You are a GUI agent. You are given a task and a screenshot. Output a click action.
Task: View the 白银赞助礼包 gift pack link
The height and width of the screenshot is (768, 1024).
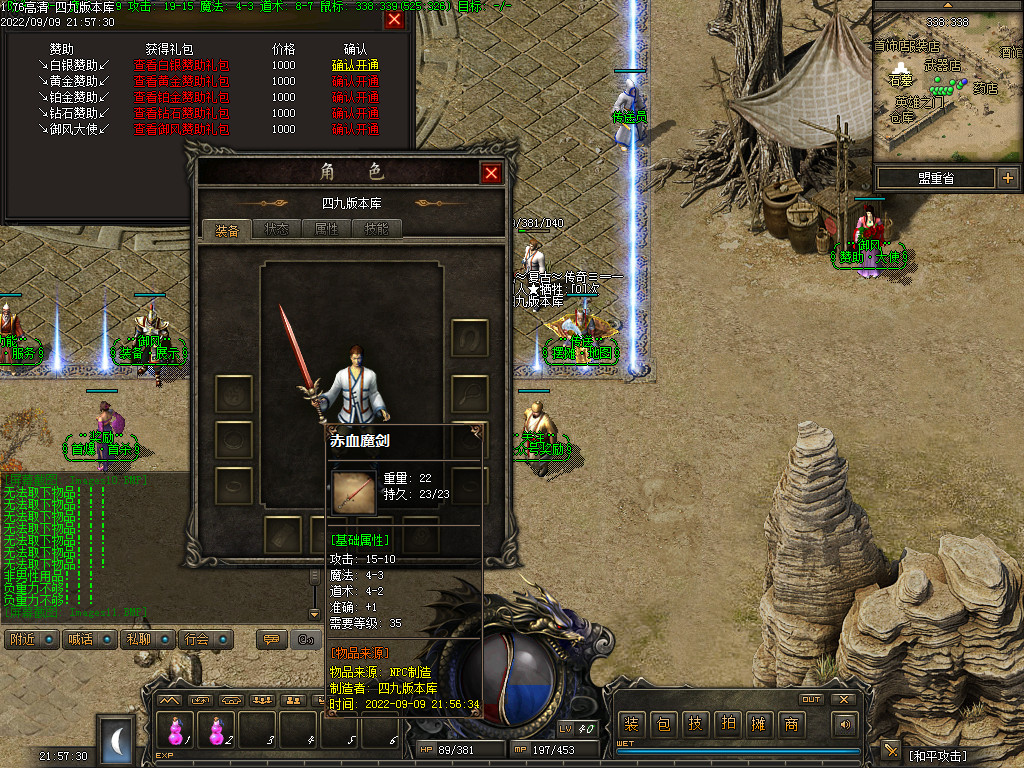[181, 65]
